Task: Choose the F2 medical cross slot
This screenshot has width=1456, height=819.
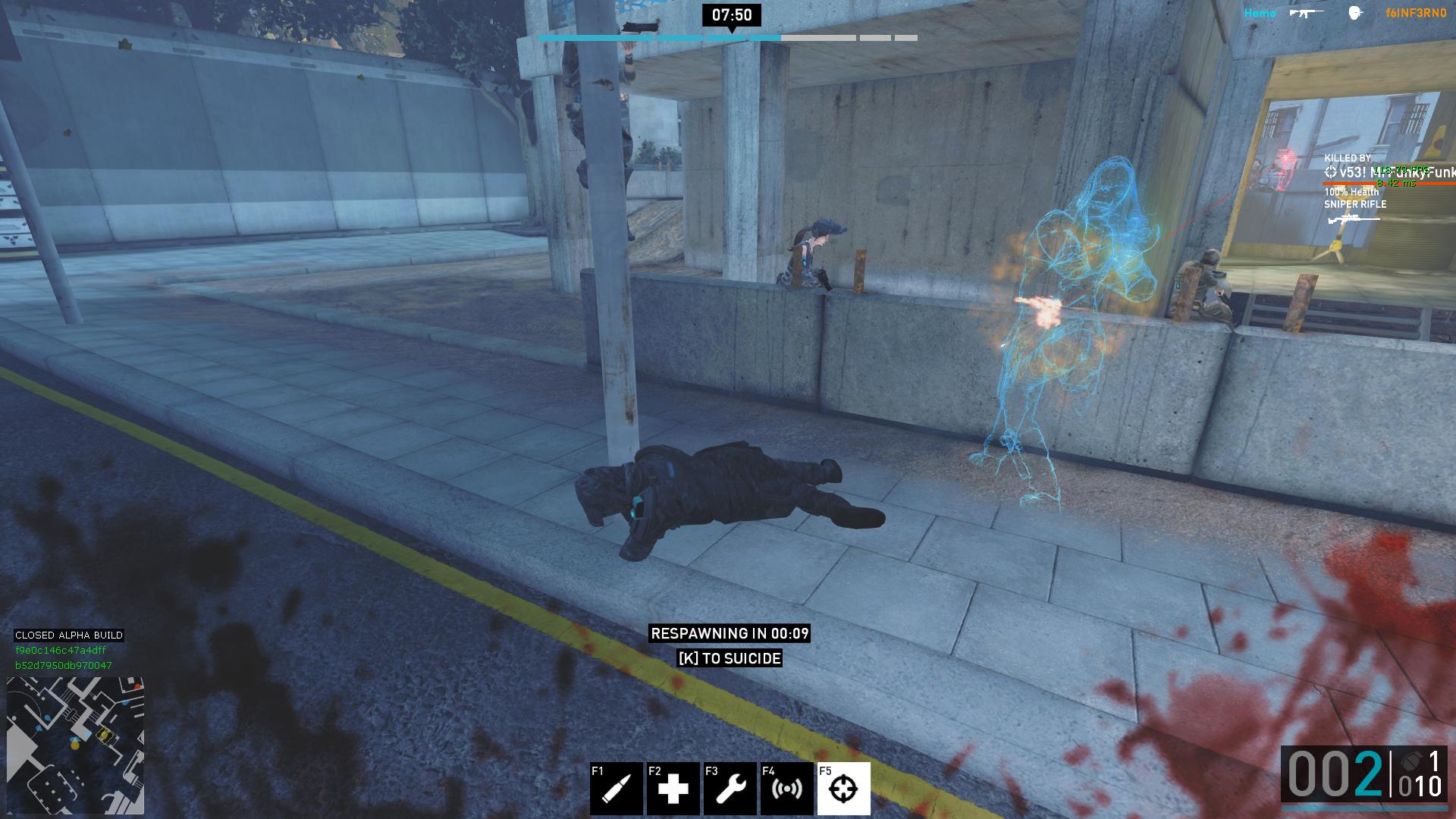Action: click(673, 789)
